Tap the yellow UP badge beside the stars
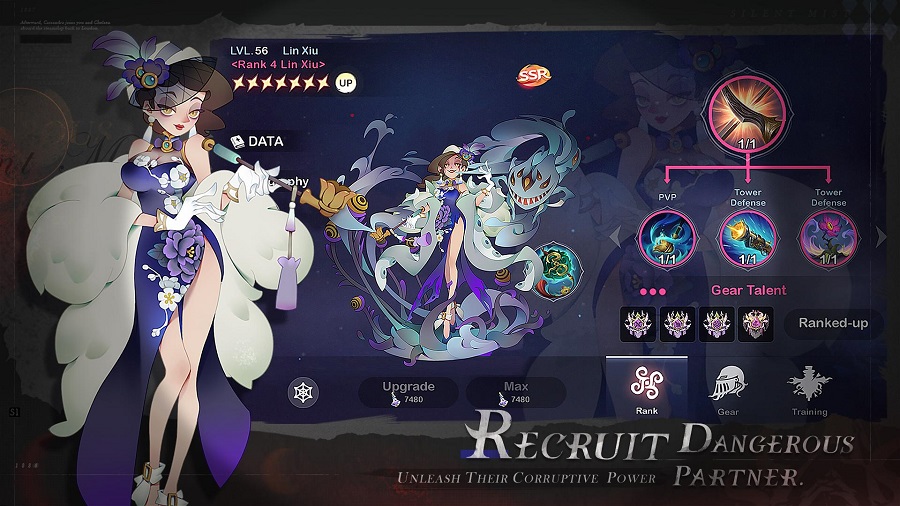Viewport: 900px width, 506px height. pos(346,83)
